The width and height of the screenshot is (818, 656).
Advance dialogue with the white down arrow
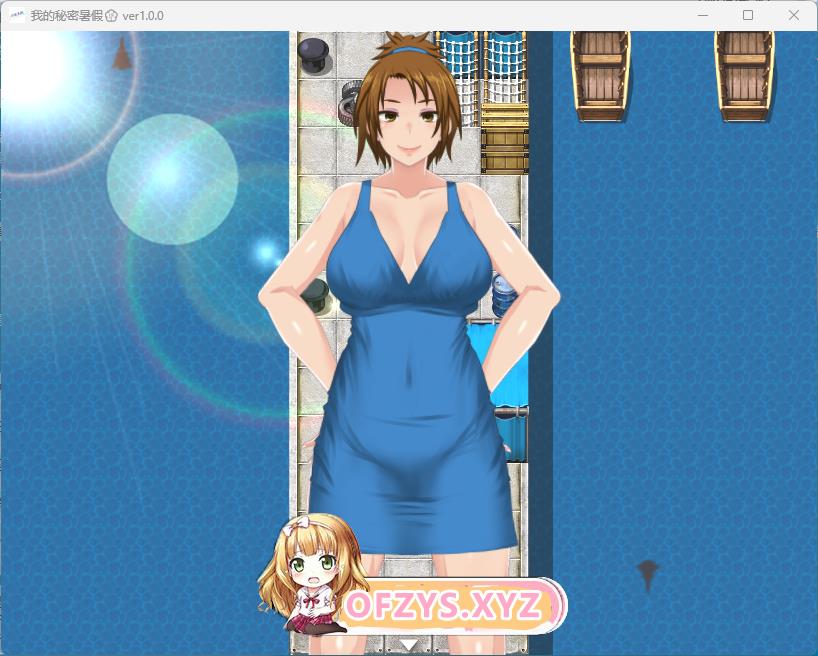[409, 644]
